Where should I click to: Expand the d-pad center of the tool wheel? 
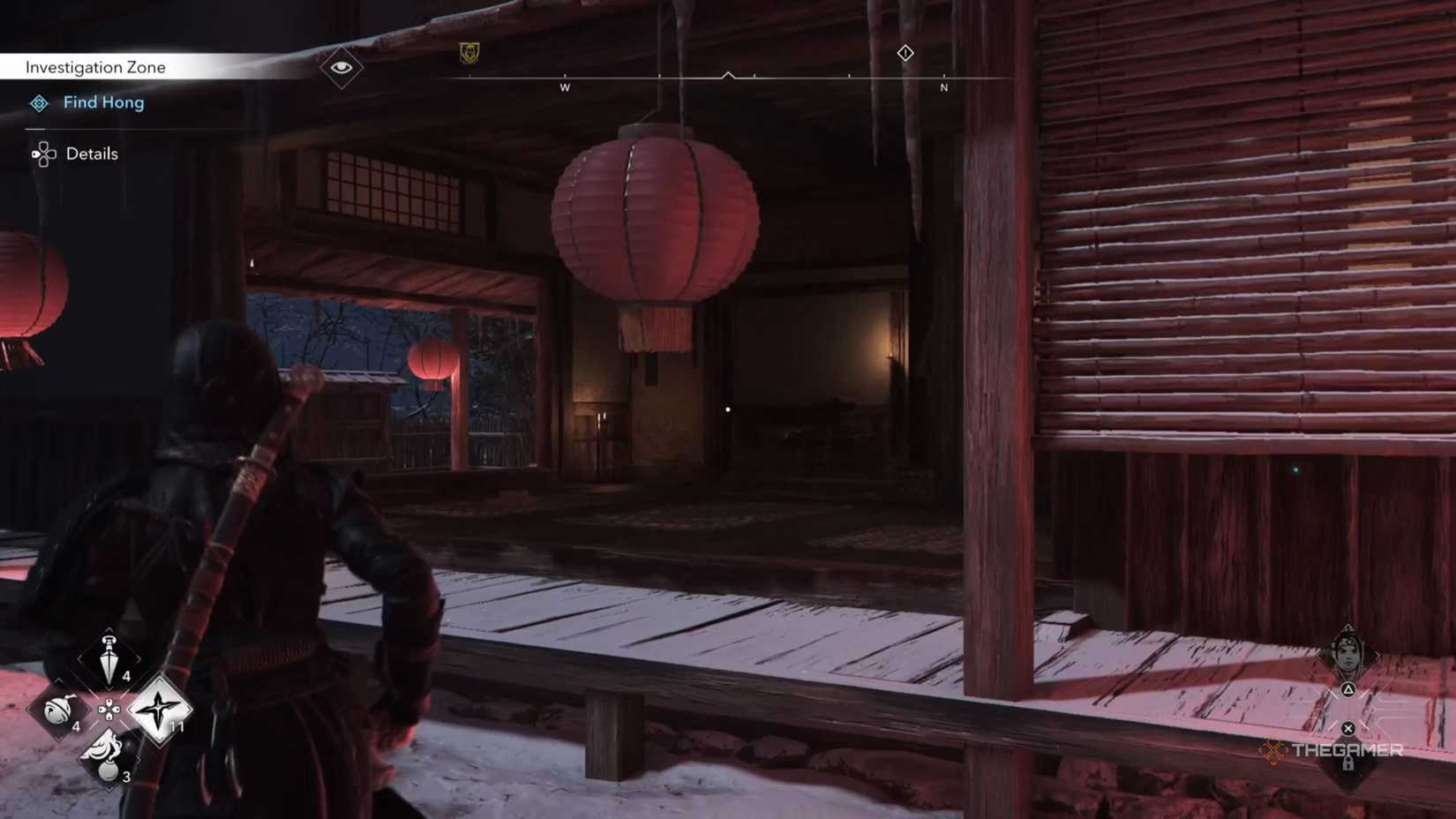click(x=109, y=710)
